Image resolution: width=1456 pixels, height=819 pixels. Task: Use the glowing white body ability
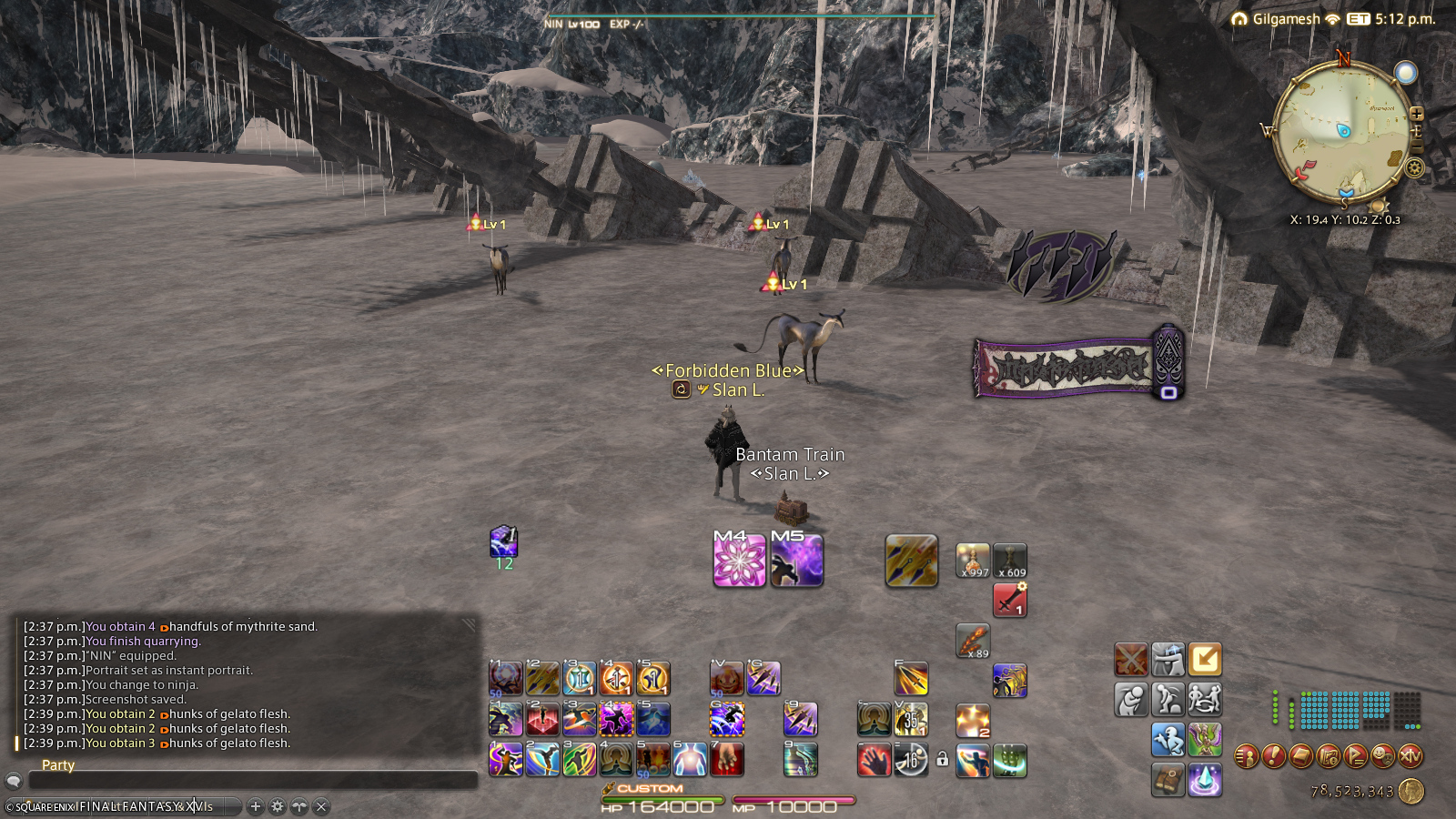click(x=690, y=759)
